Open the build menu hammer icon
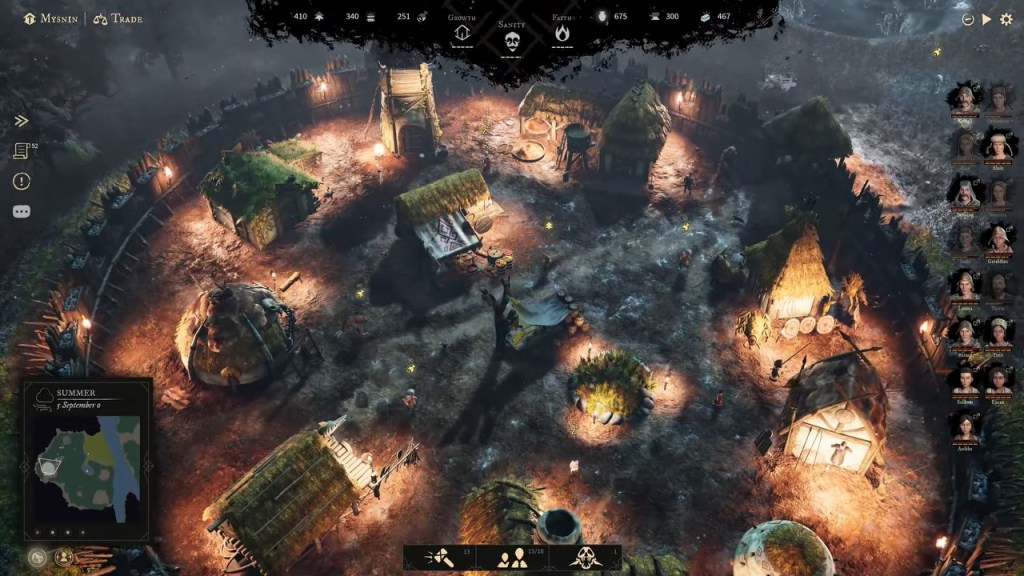 pyautogui.click(x=439, y=558)
